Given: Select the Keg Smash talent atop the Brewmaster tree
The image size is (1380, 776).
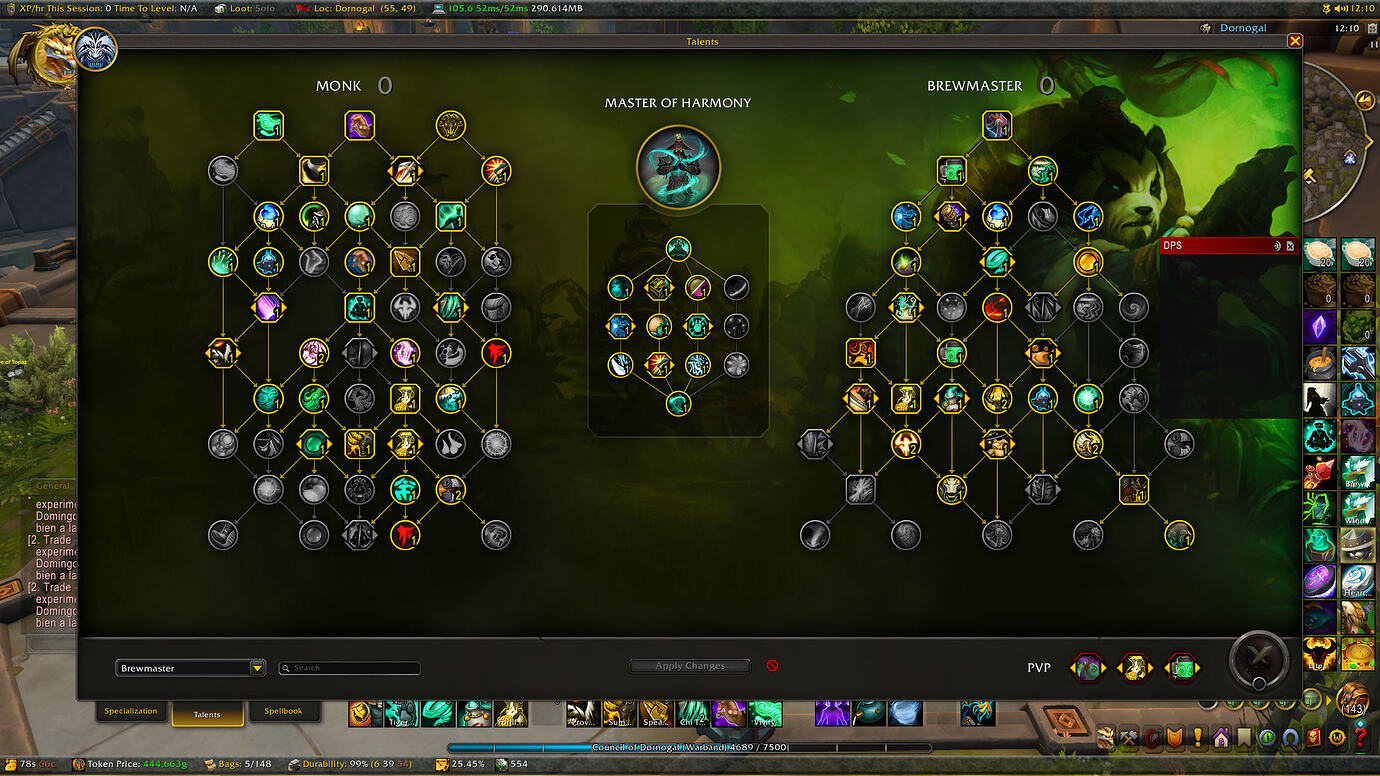Looking at the screenshot, I should point(996,125).
